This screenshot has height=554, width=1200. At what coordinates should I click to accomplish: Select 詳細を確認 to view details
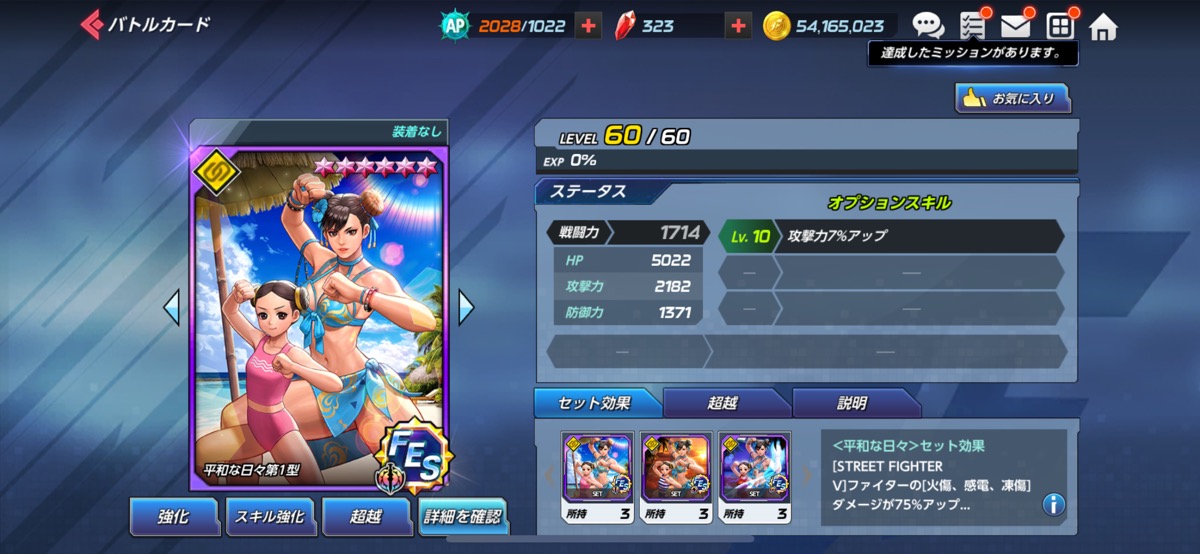tap(460, 517)
